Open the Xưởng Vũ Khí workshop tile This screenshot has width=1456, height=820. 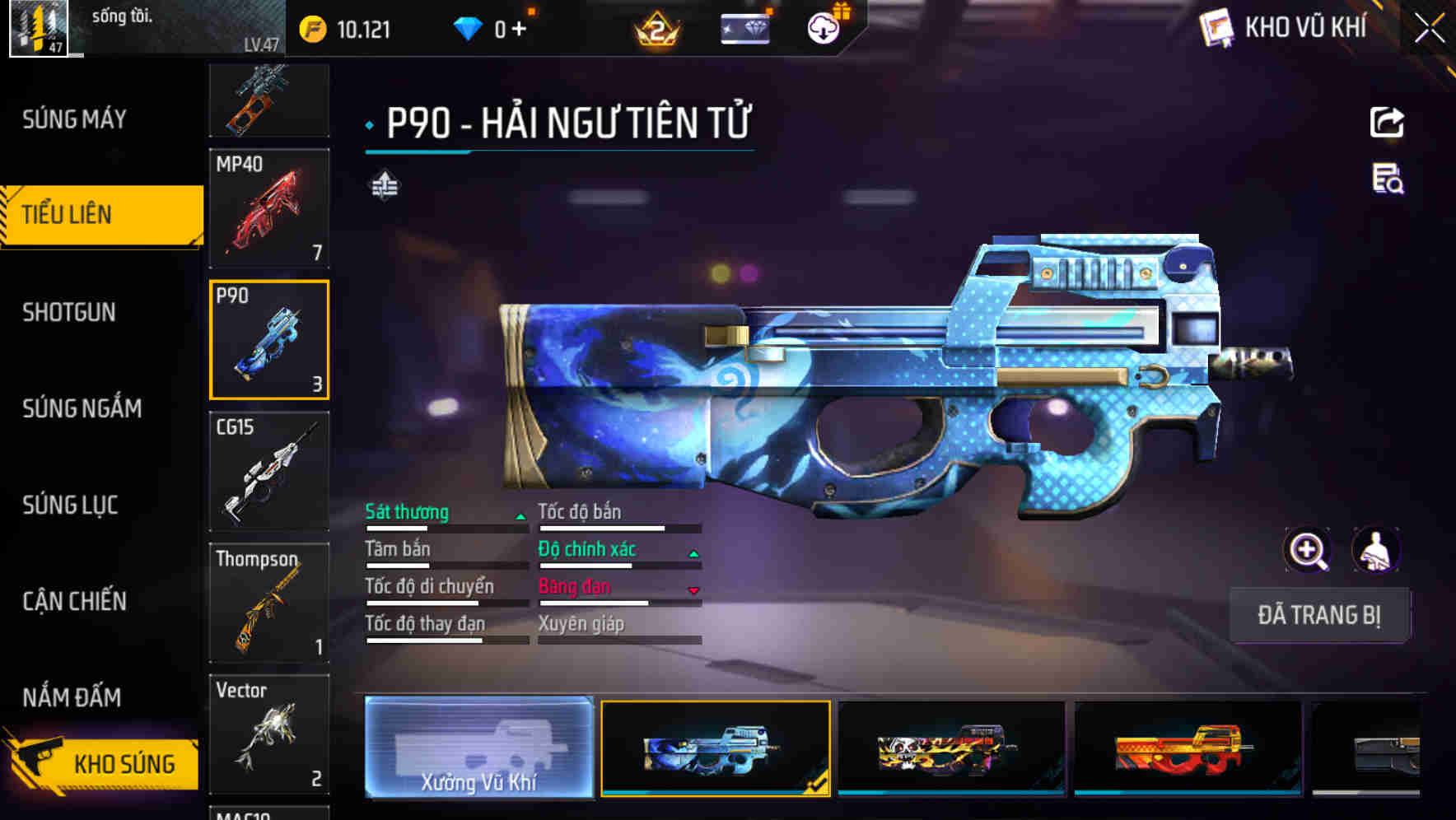click(478, 748)
